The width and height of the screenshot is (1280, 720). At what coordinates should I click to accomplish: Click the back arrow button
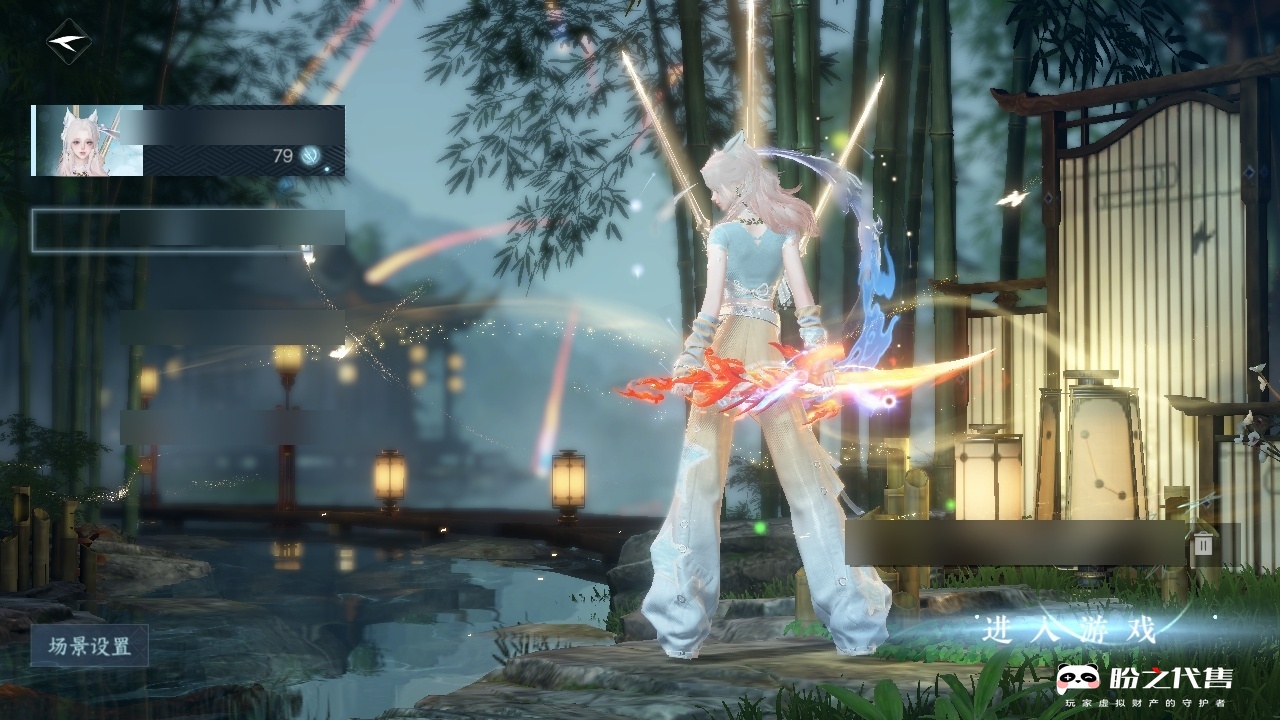(x=68, y=42)
